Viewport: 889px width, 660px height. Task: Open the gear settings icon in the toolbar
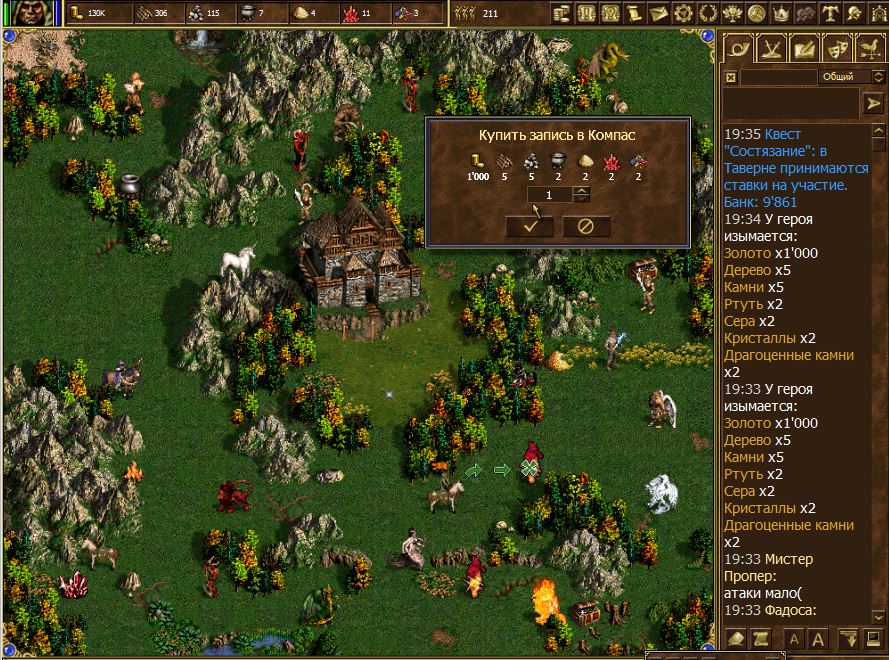pos(684,14)
